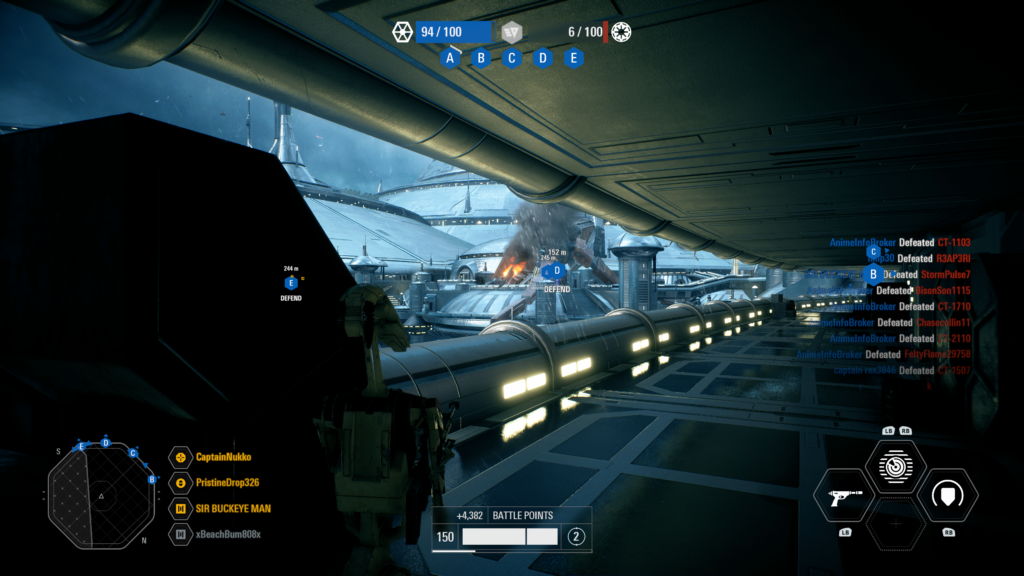
Task: Click the Republic faction emblem beside the 6/100 score
Action: (621, 32)
